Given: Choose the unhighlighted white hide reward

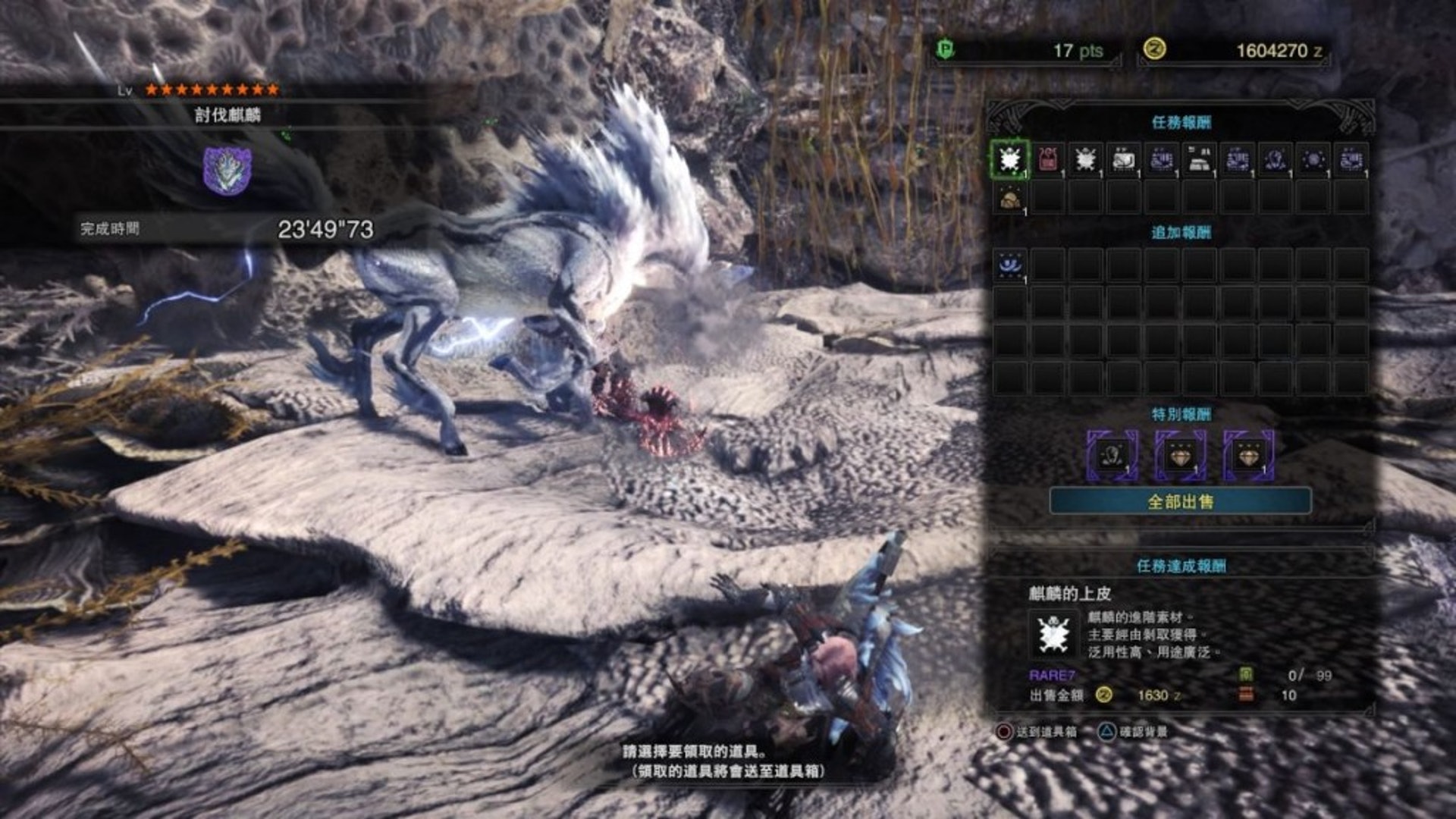Looking at the screenshot, I should (1085, 159).
